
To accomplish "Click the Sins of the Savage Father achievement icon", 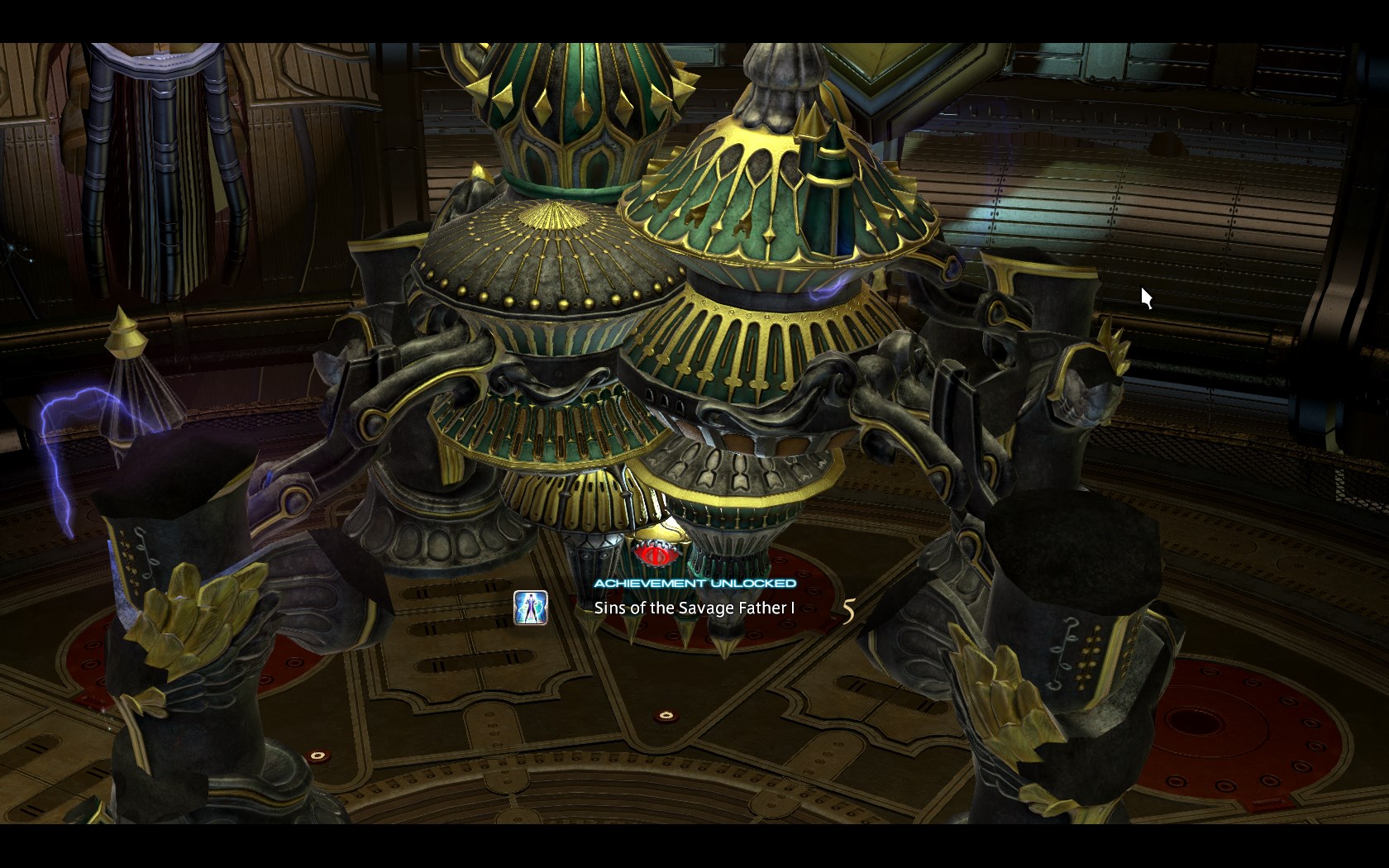I will tap(530, 608).
